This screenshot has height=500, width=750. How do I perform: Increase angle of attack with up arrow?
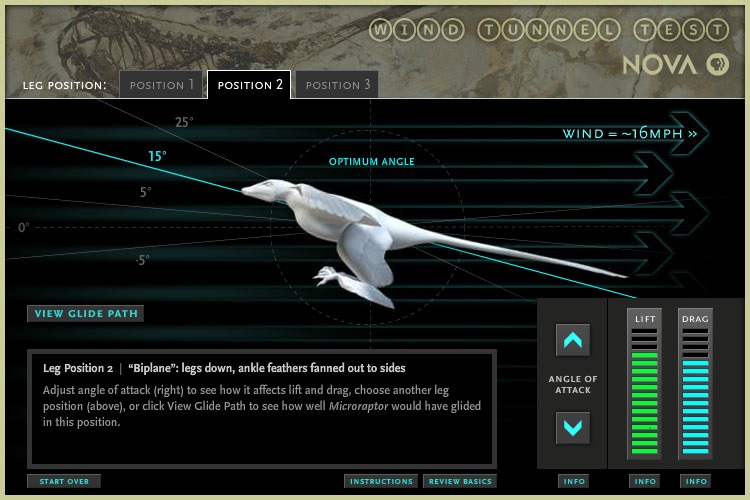(573, 341)
